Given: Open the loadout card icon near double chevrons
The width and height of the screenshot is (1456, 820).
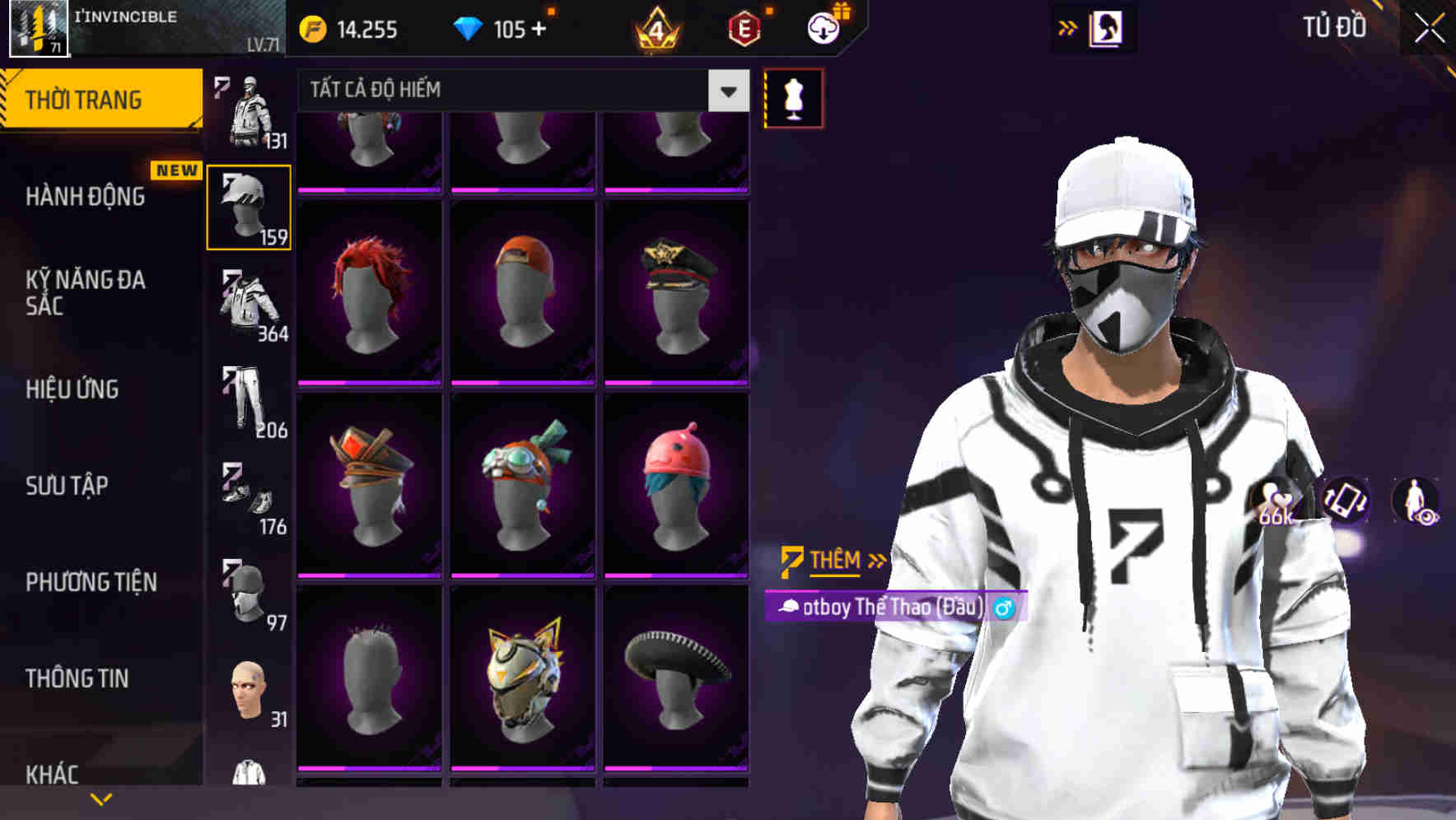Looking at the screenshot, I should [x=1108, y=27].
